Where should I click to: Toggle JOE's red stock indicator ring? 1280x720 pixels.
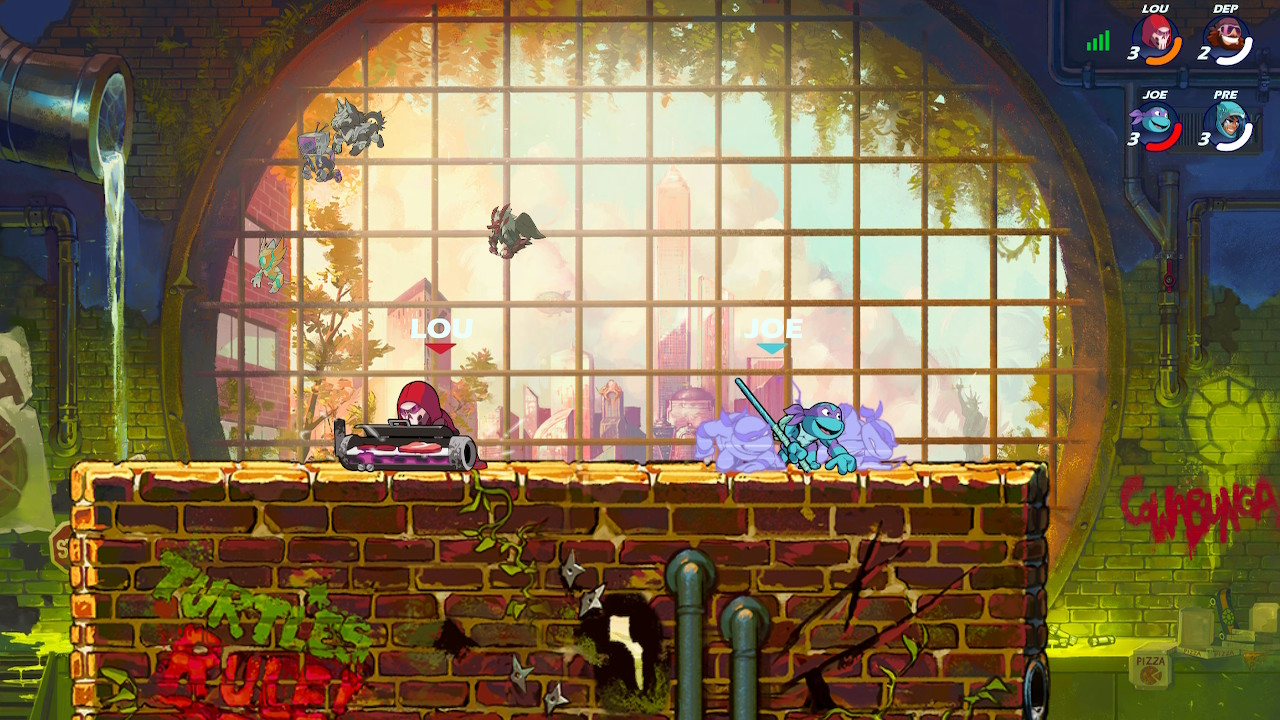1173,138
